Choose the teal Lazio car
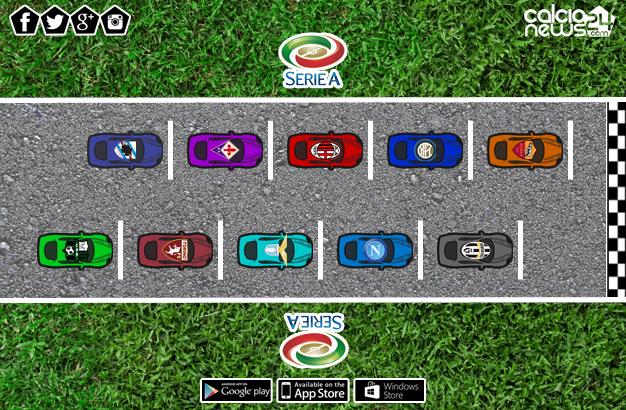 (x=275, y=250)
